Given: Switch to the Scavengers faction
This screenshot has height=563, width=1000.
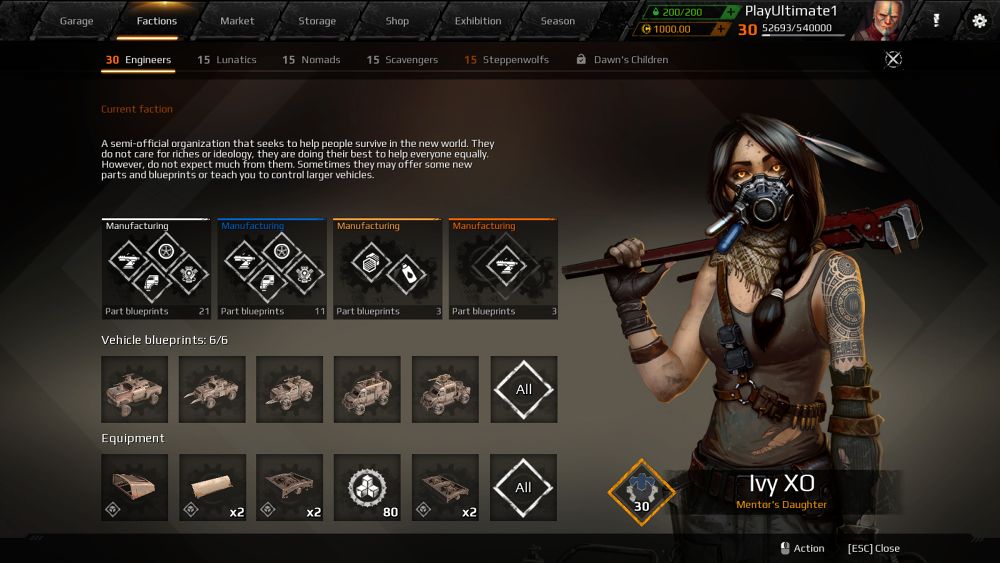Looking at the screenshot, I should (x=402, y=60).
